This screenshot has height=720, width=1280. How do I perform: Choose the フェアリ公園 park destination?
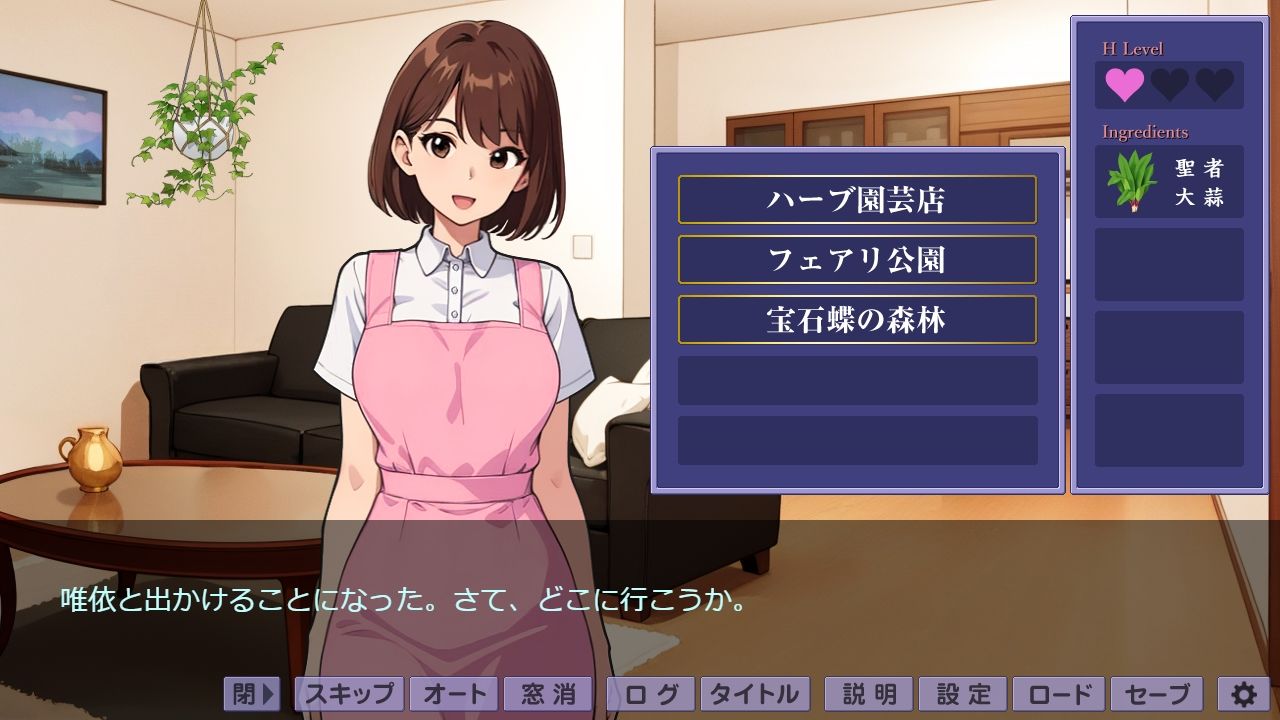(857, 260)
